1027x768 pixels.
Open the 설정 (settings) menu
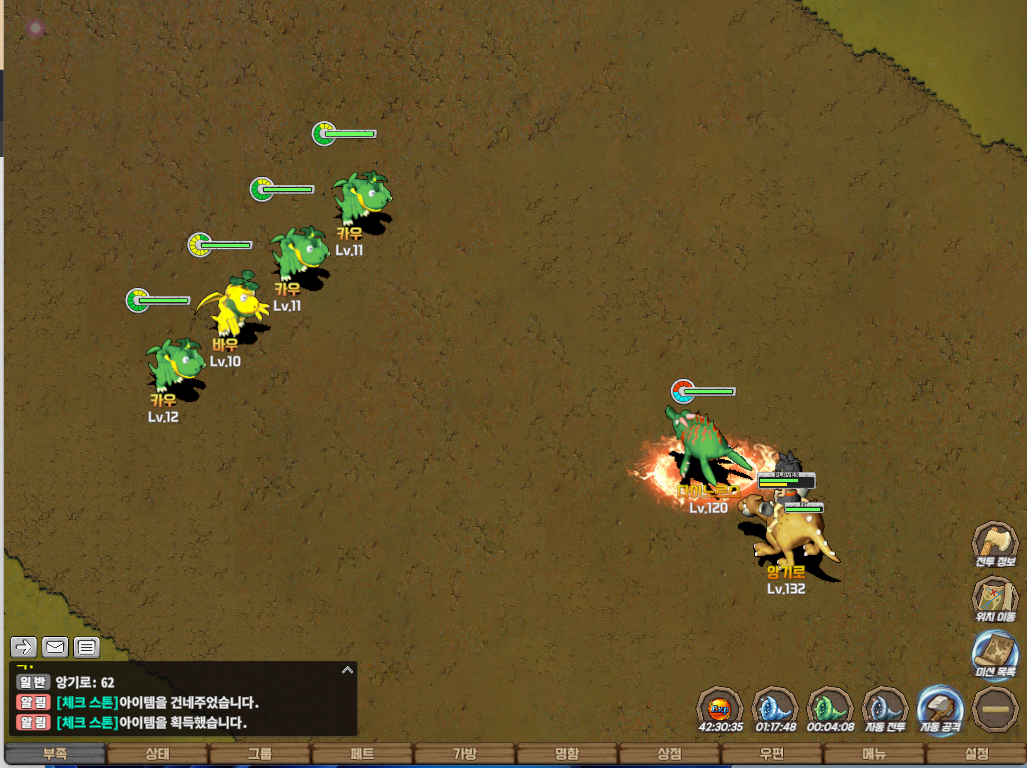[x=976, y=754]
